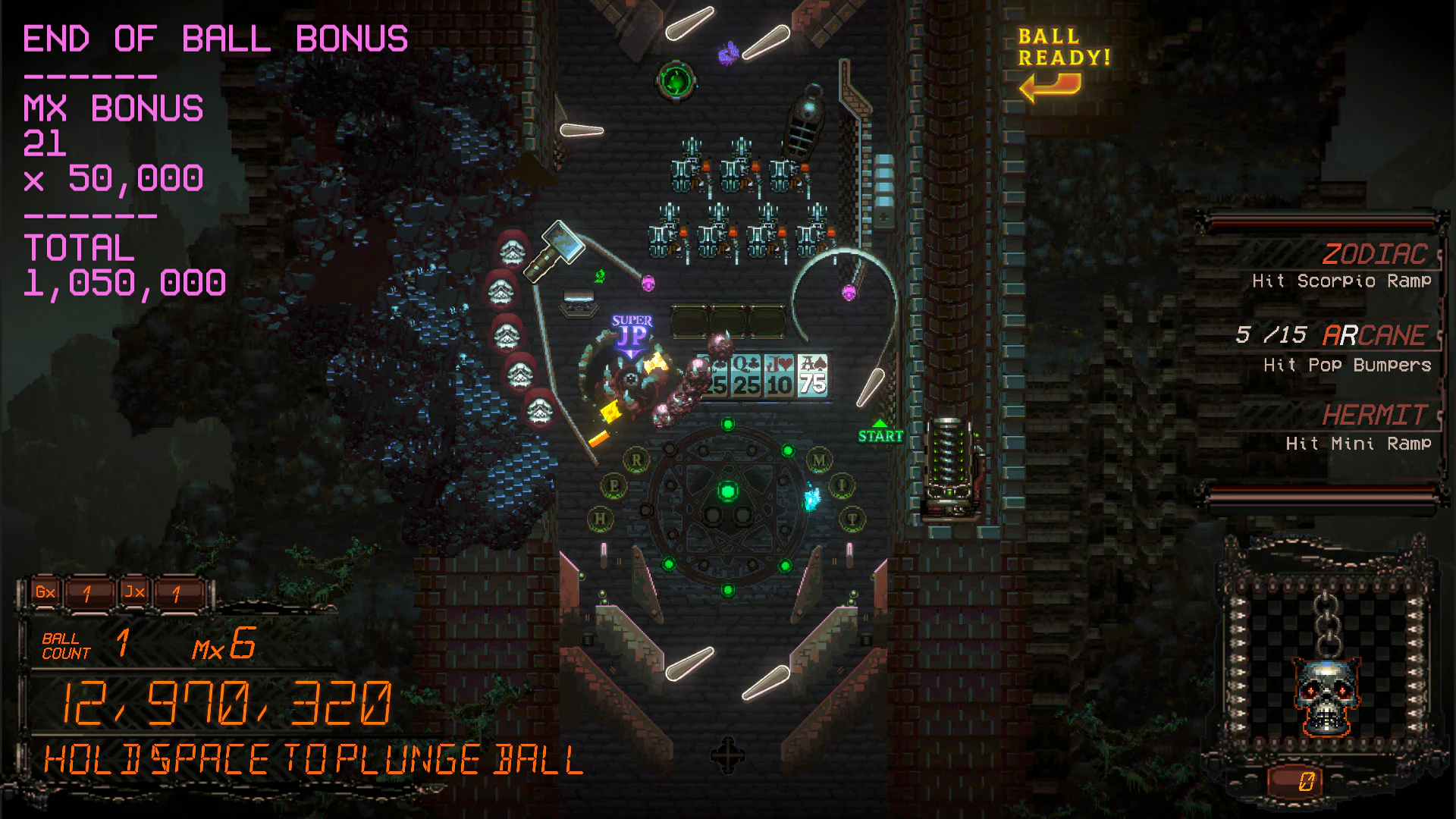Click the Ace of Spades 75 card reel

coord(811,376)
